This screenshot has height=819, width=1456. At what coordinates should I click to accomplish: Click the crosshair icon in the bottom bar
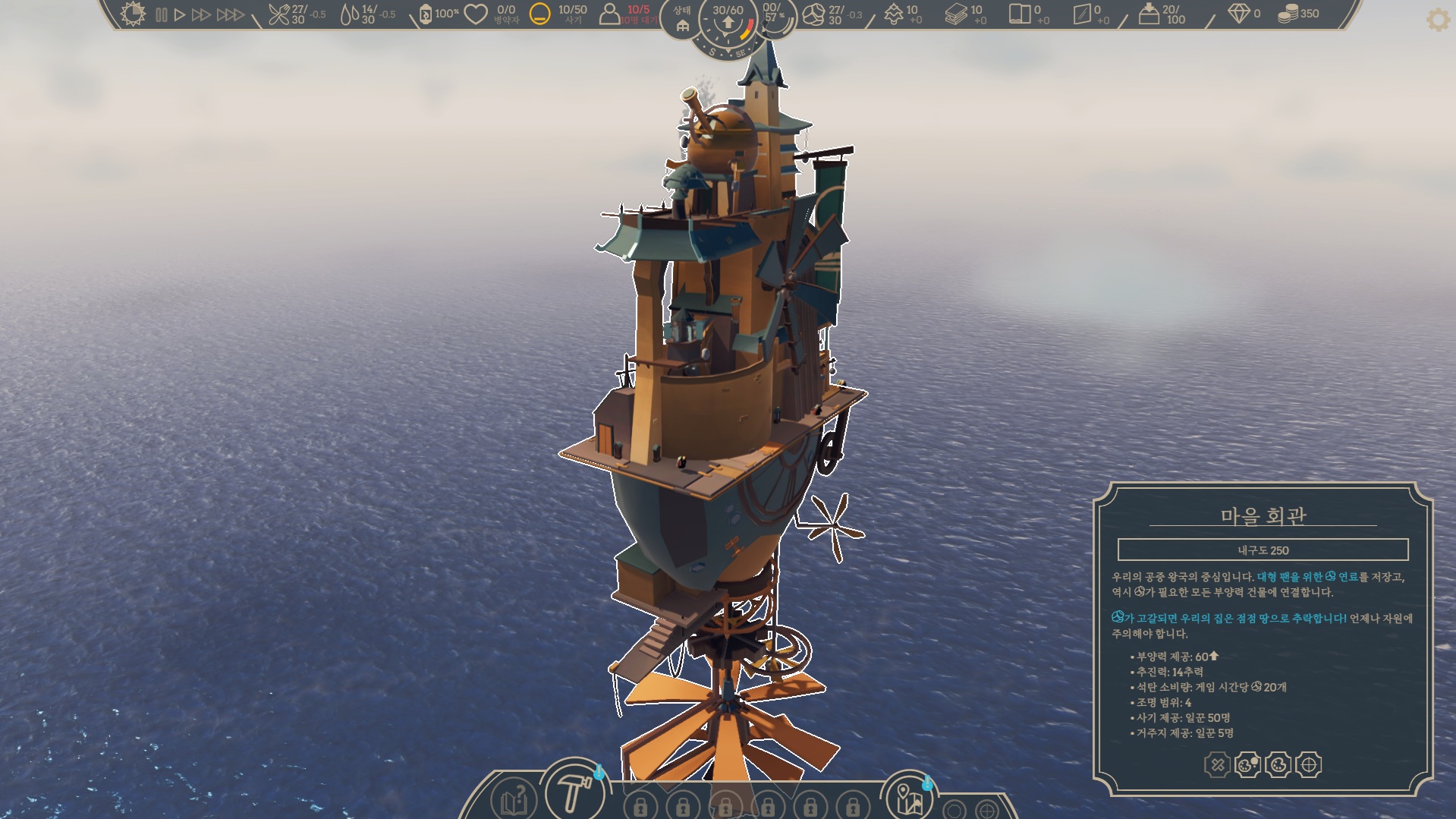(x=986, y=810)
